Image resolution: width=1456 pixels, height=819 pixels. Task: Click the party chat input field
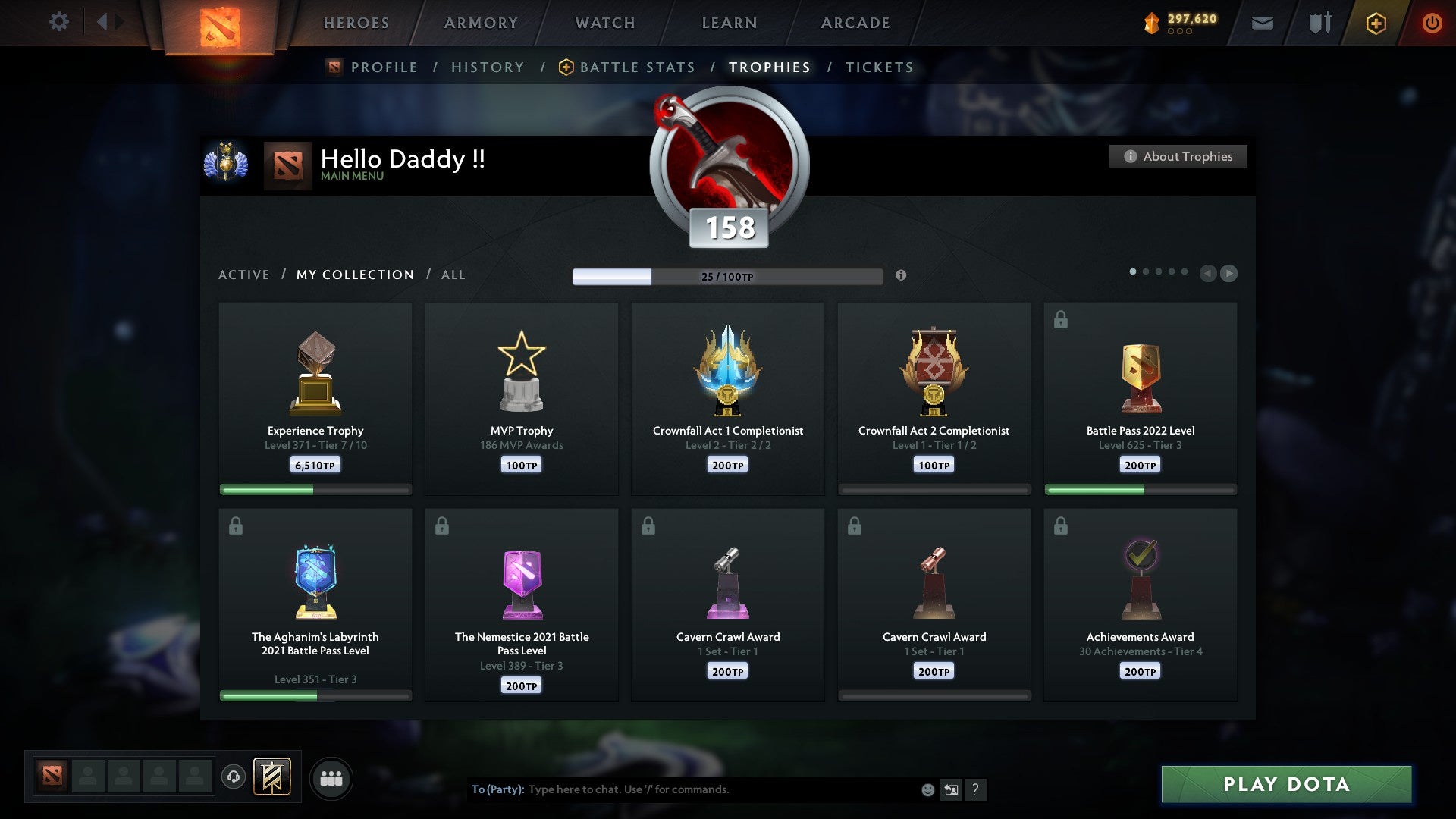coord(682,789)
